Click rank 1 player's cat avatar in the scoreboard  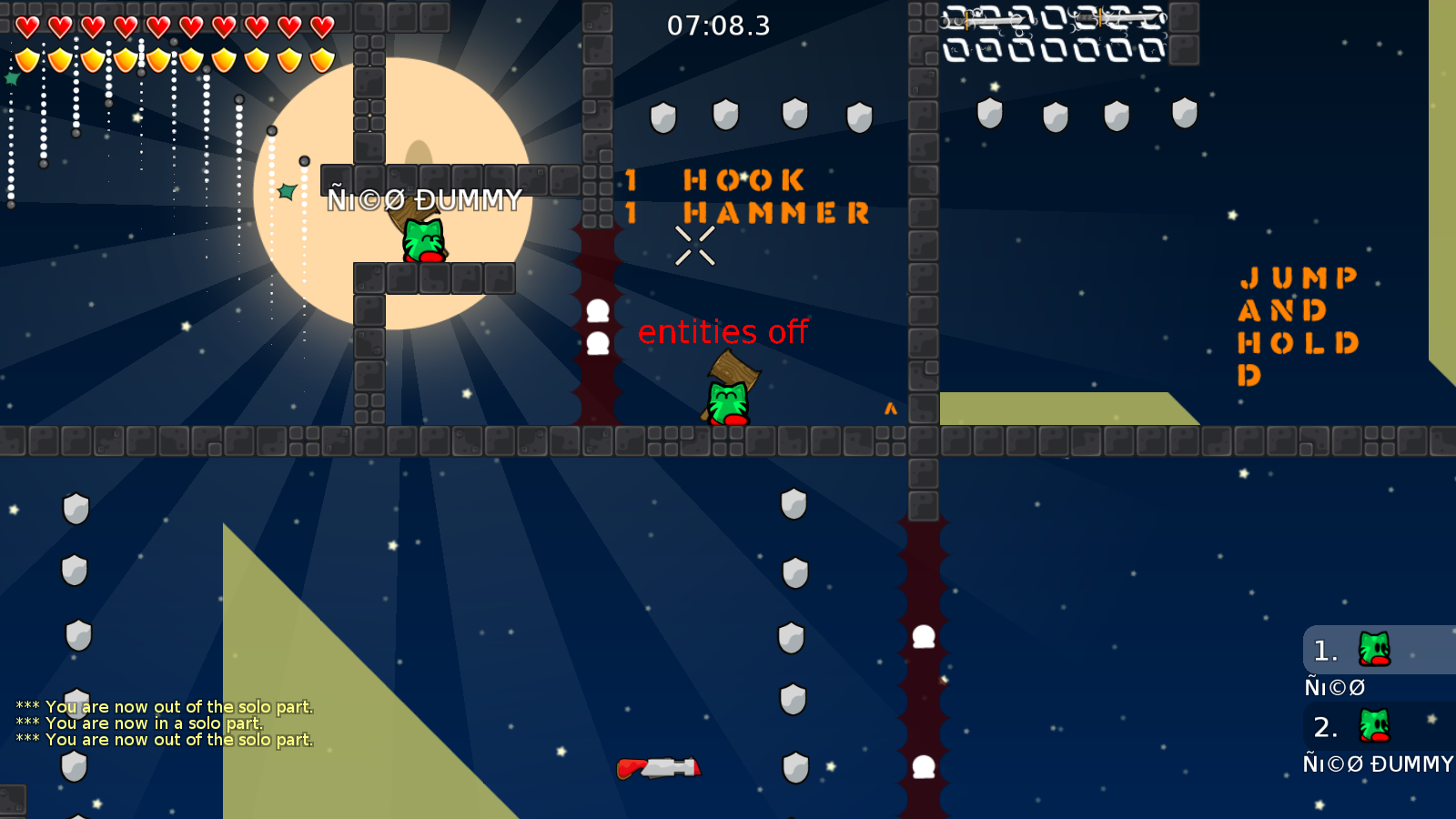click(1372, 649)
